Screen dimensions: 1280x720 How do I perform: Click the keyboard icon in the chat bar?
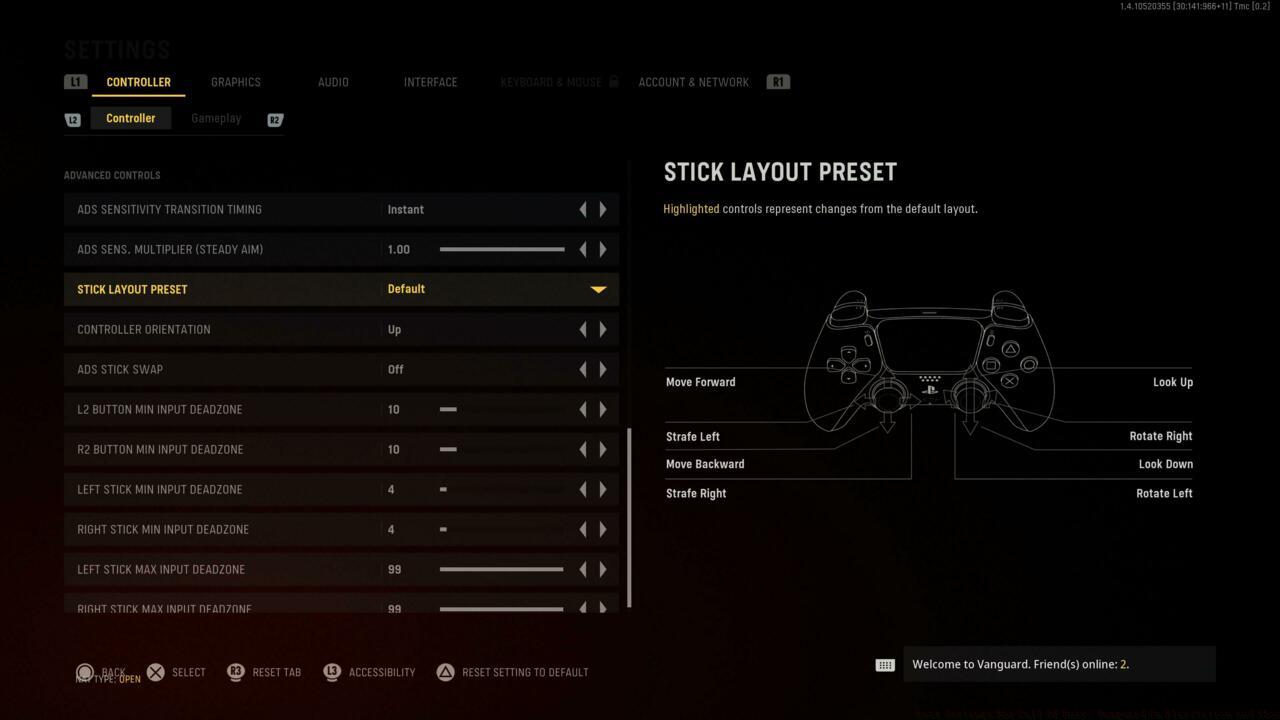click(885, 664)
